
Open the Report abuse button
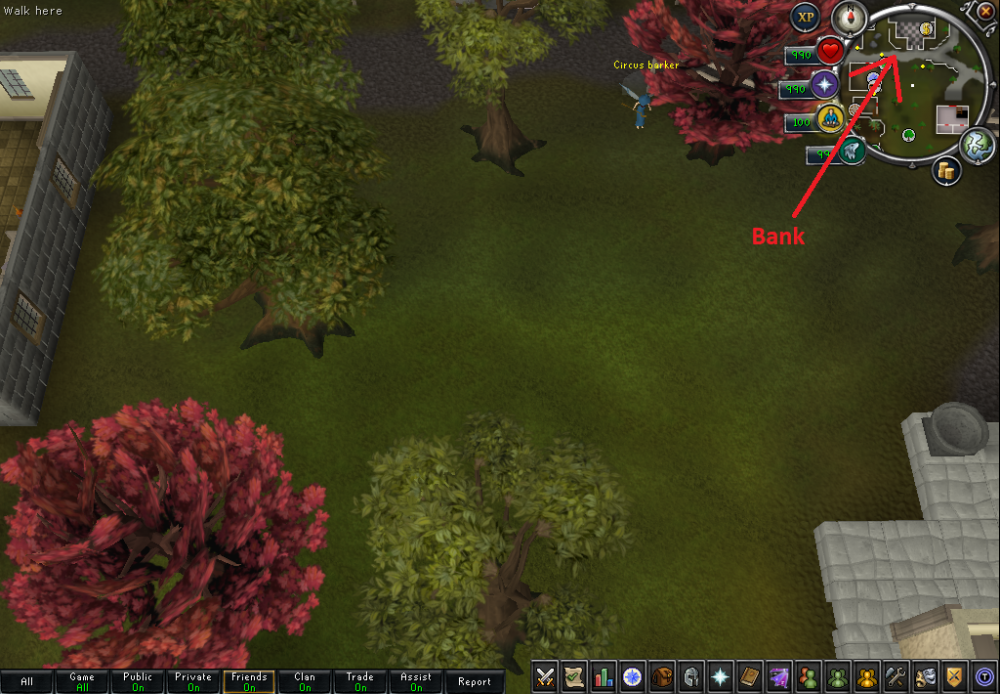coord(474,682)
